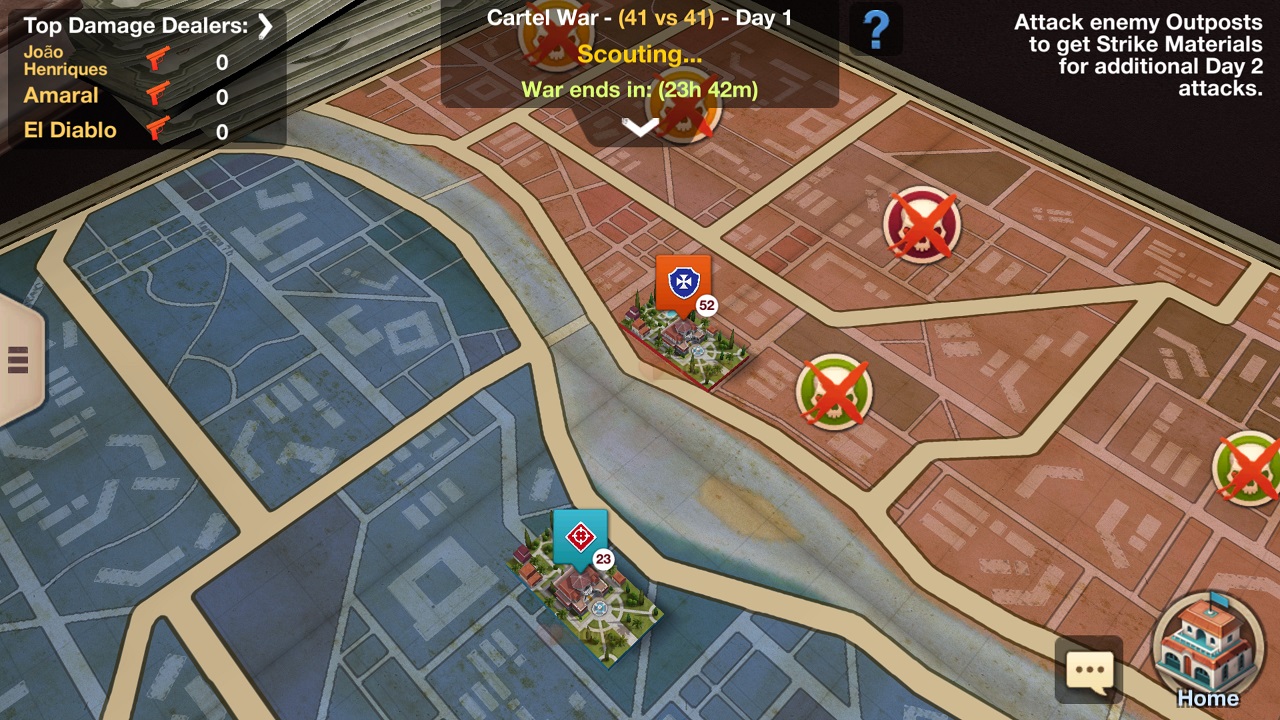1280x720 pixels.
Task: View João Henriques in damage list
Action: point(65,62)
